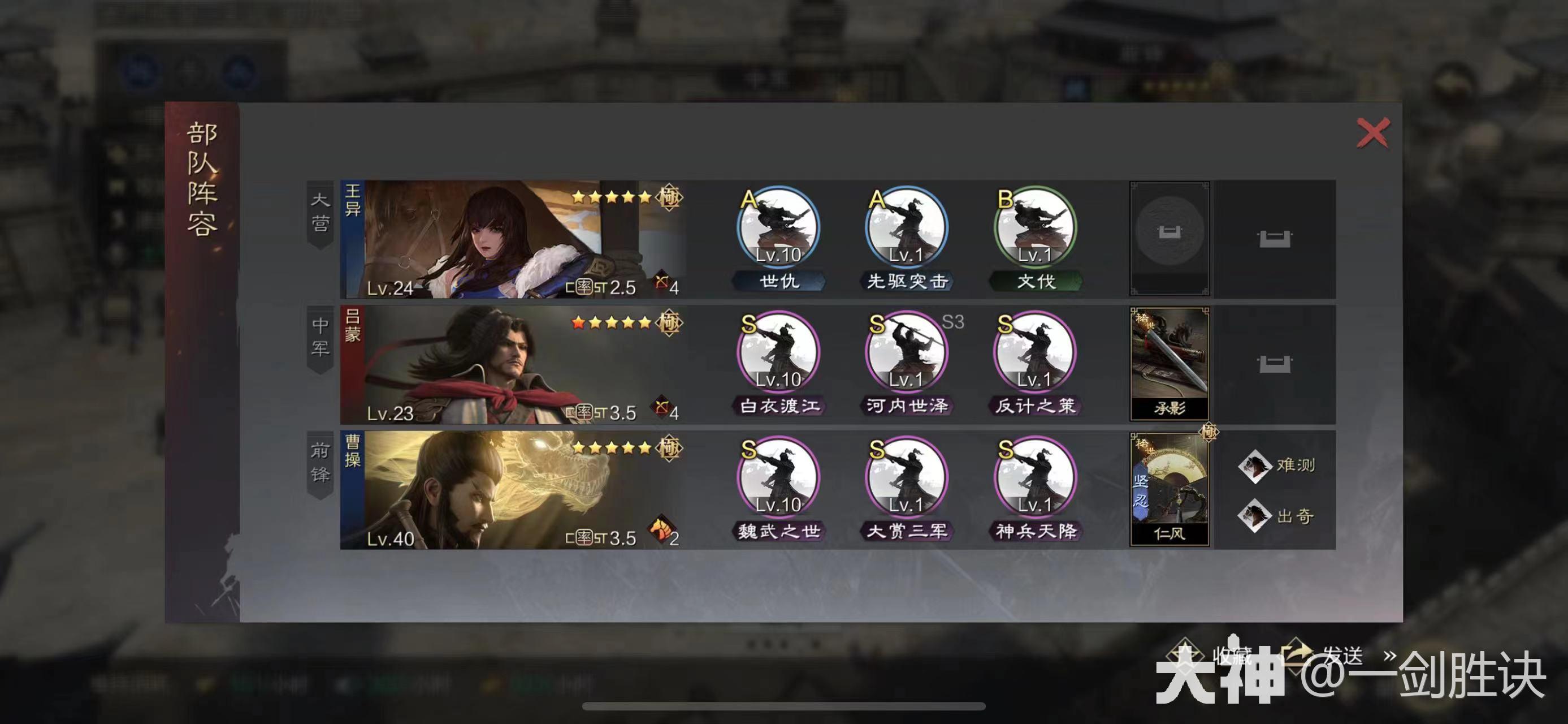Image resolution: width=1568 pixels, height=724 pixels.
Task: Open the 文伐 skill details
Action: click(x=1035, y=228)
